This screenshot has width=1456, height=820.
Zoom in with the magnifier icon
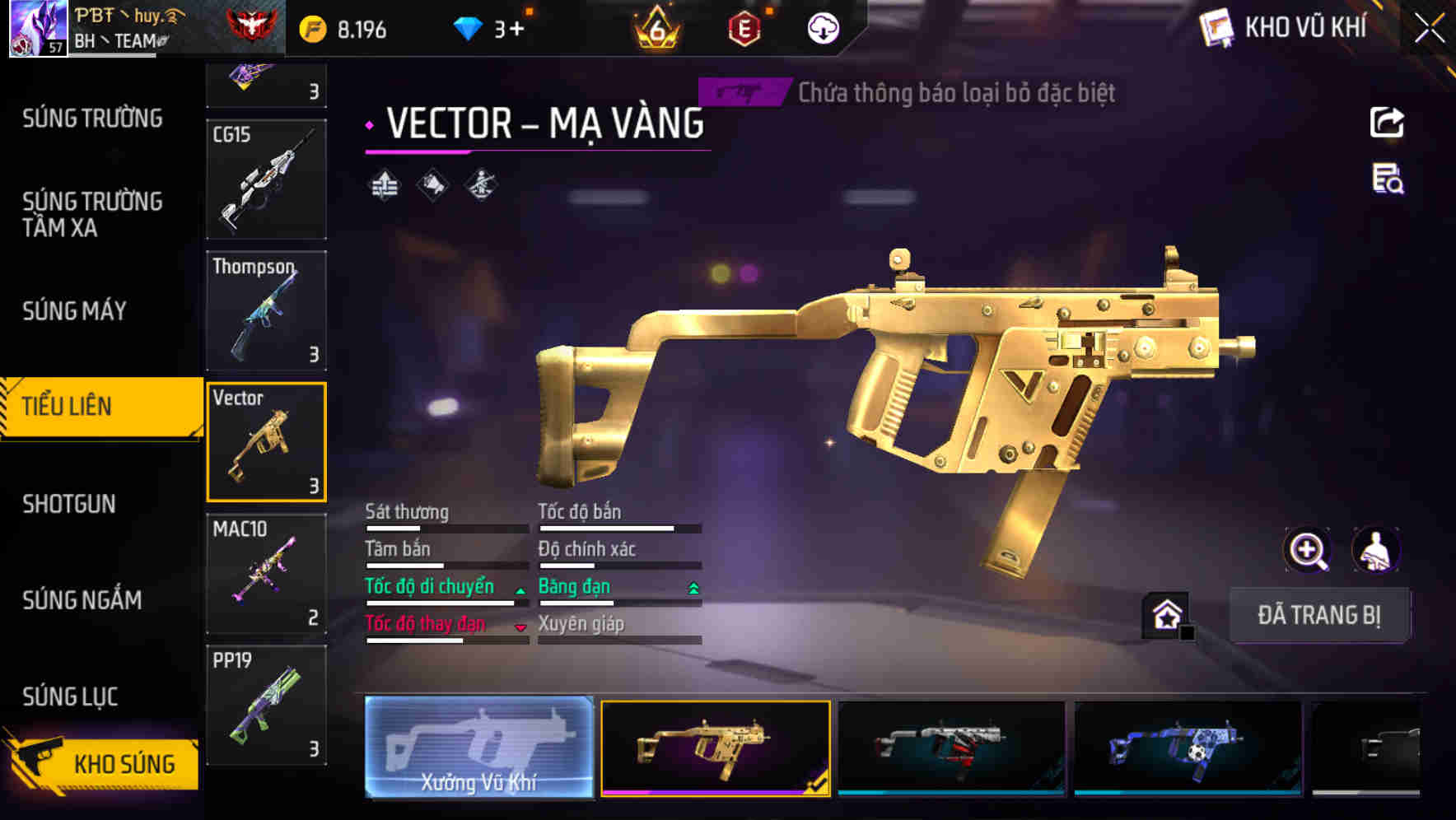tap(1307, 550)
